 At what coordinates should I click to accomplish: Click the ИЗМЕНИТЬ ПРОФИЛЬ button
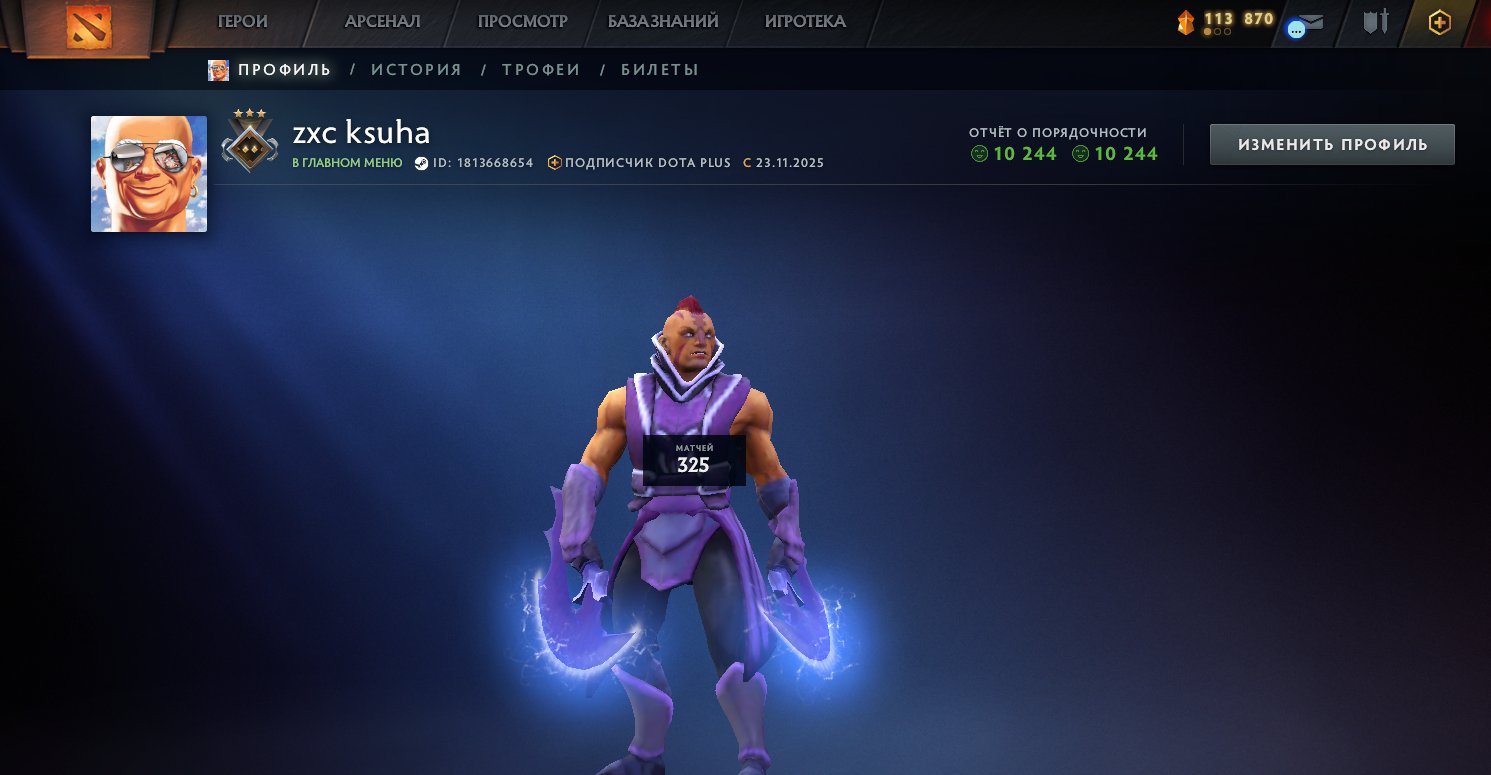(1331, 143)
